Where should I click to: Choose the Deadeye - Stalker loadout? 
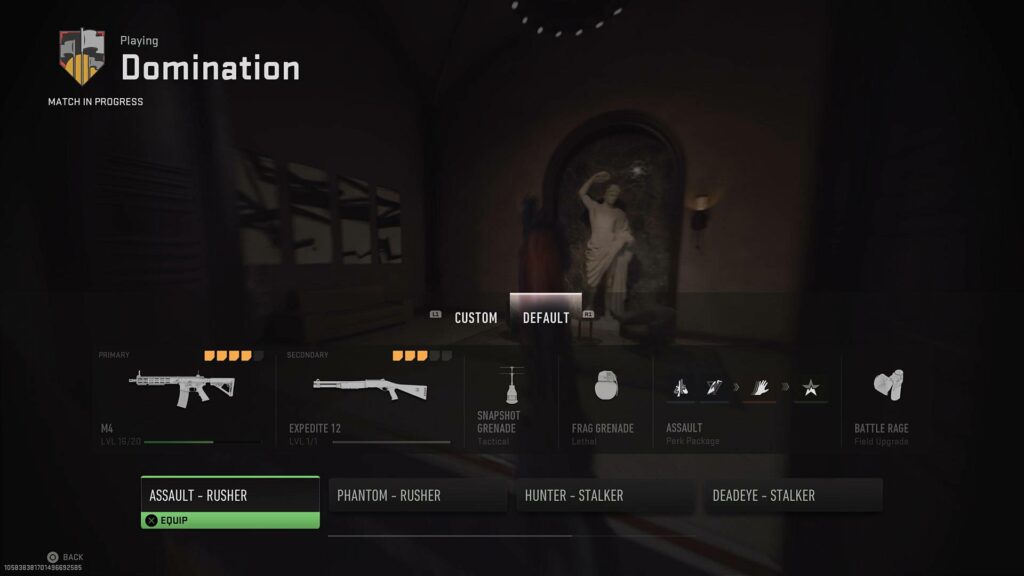point(793,495)
